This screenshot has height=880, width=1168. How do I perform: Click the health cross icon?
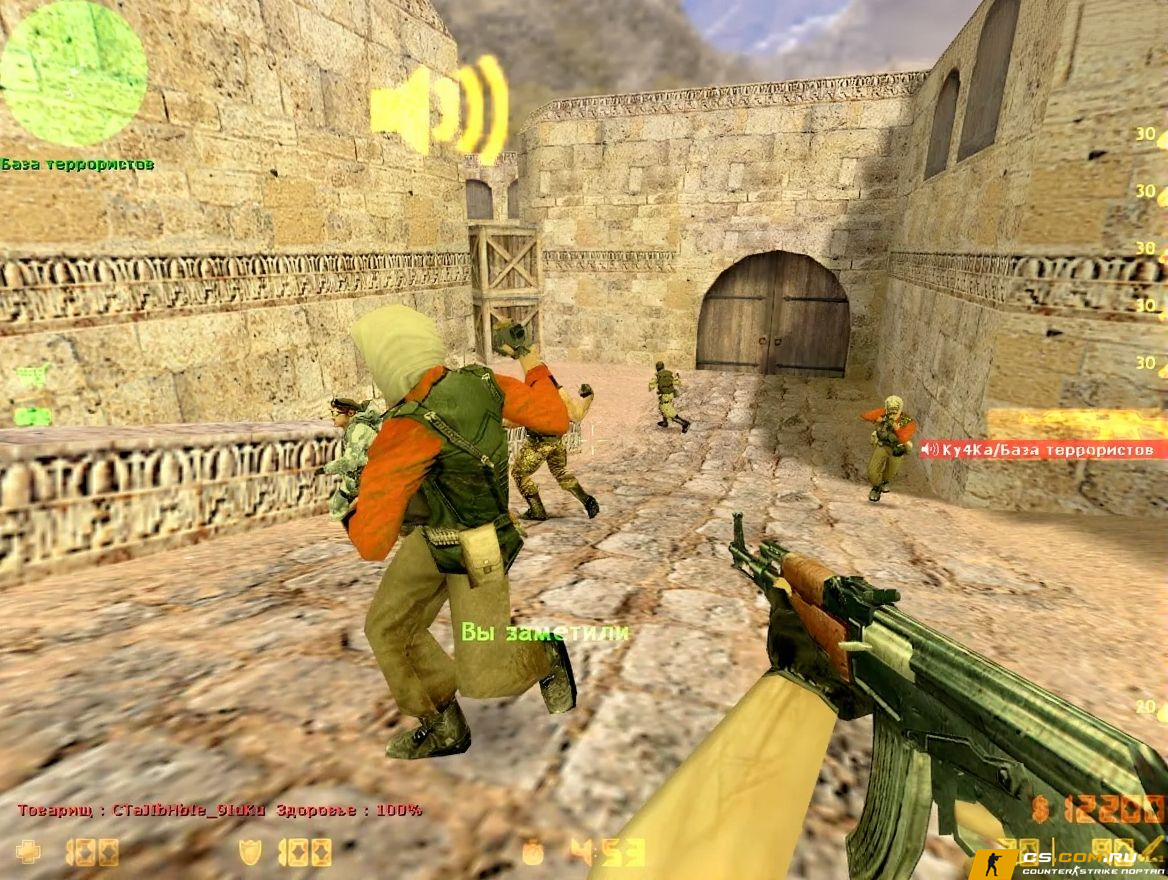[x=29, y=852]
